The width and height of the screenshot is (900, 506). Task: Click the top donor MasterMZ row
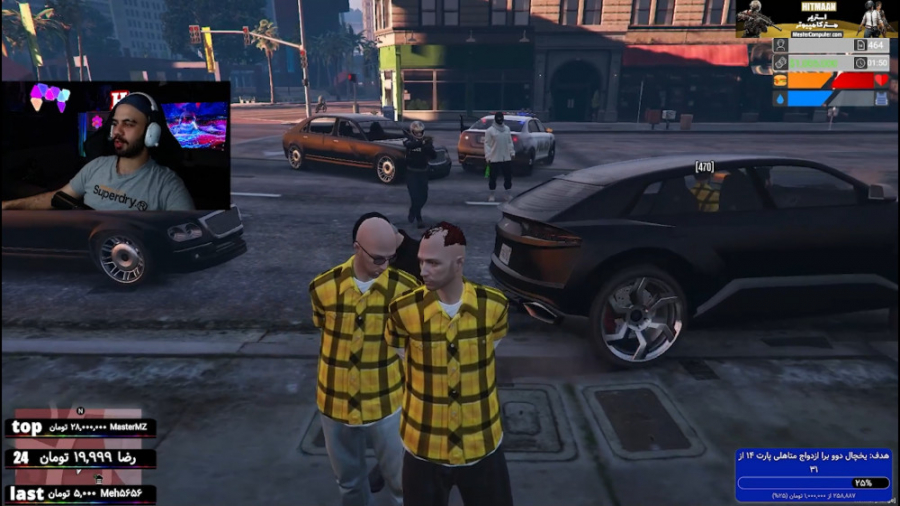point(80,428)
